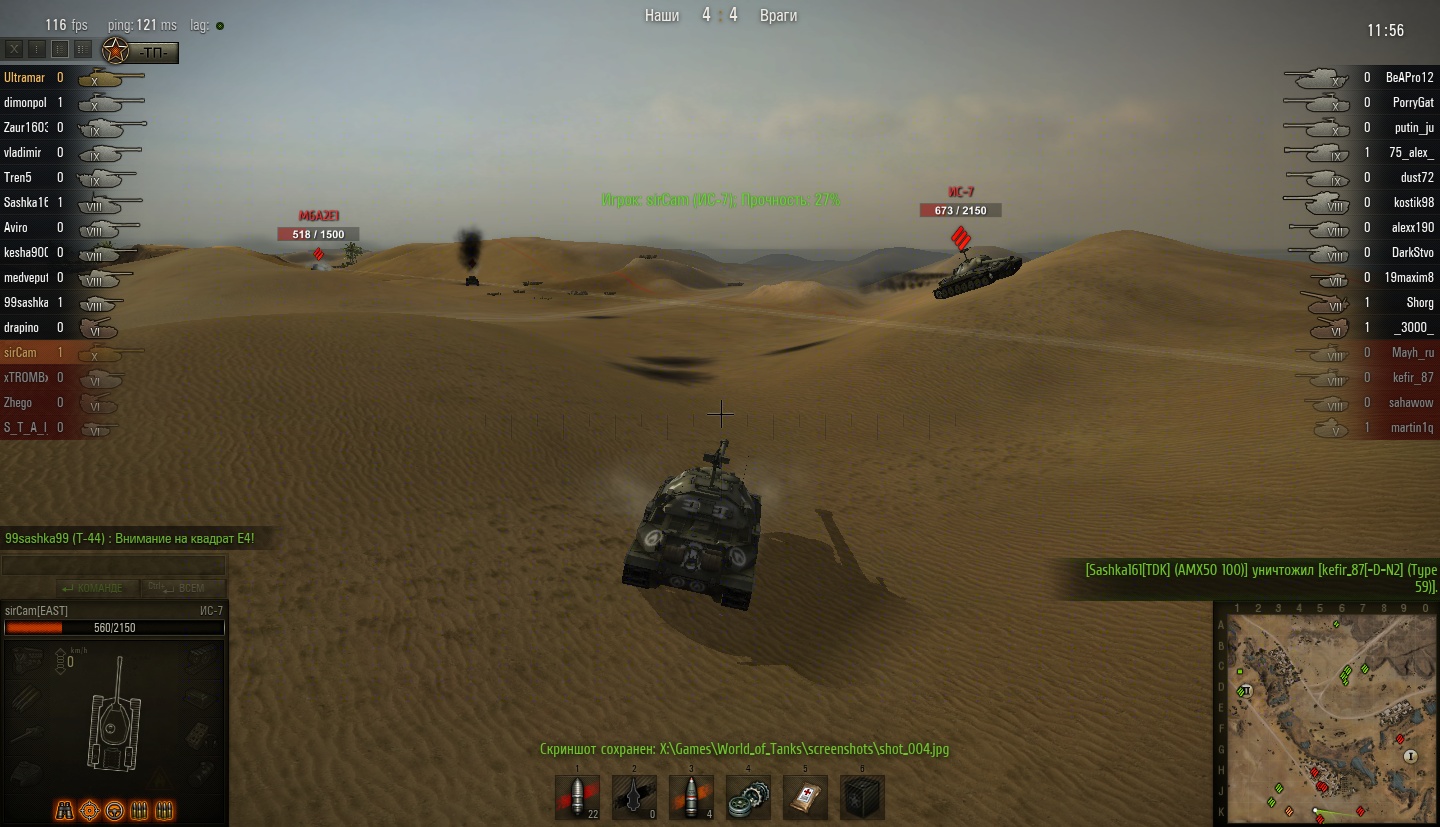Select player Ultramar in the team list

(x=24, y=77)
